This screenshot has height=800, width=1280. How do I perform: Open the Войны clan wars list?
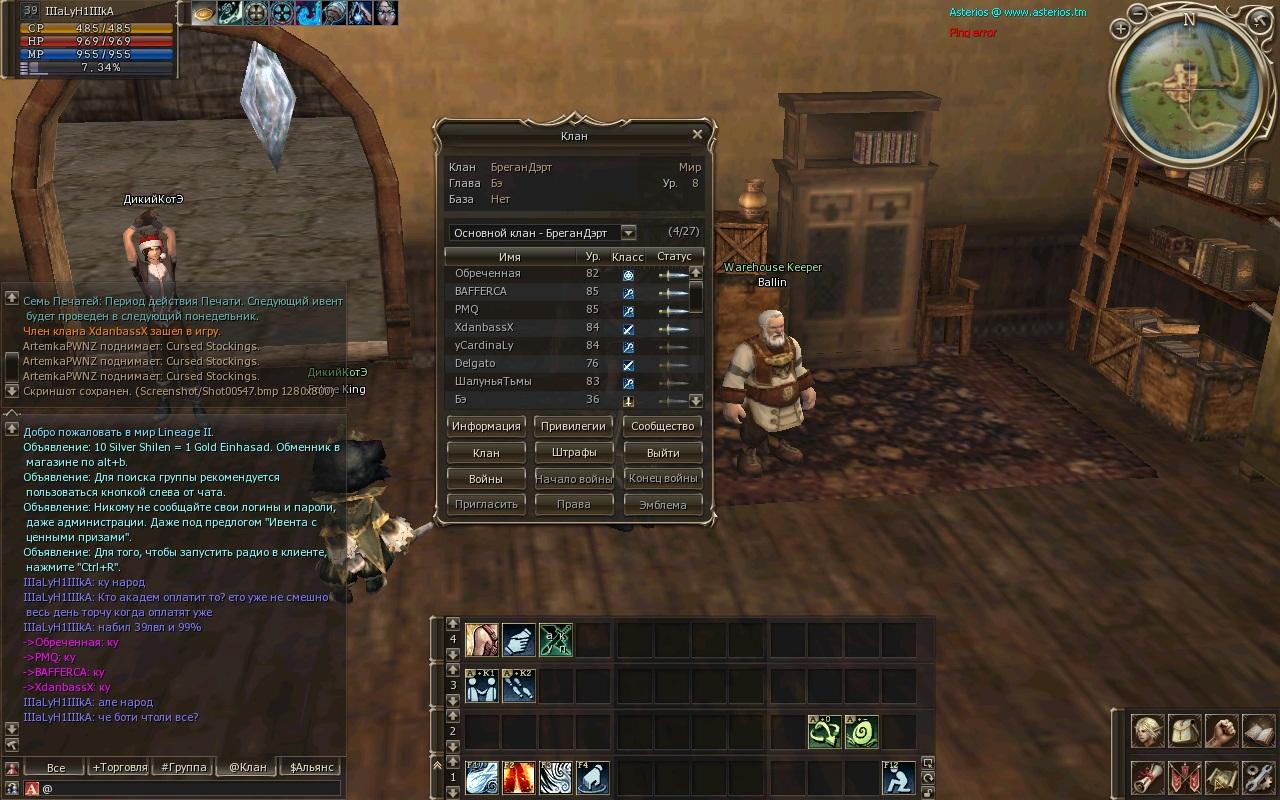(x=486, y=478)
